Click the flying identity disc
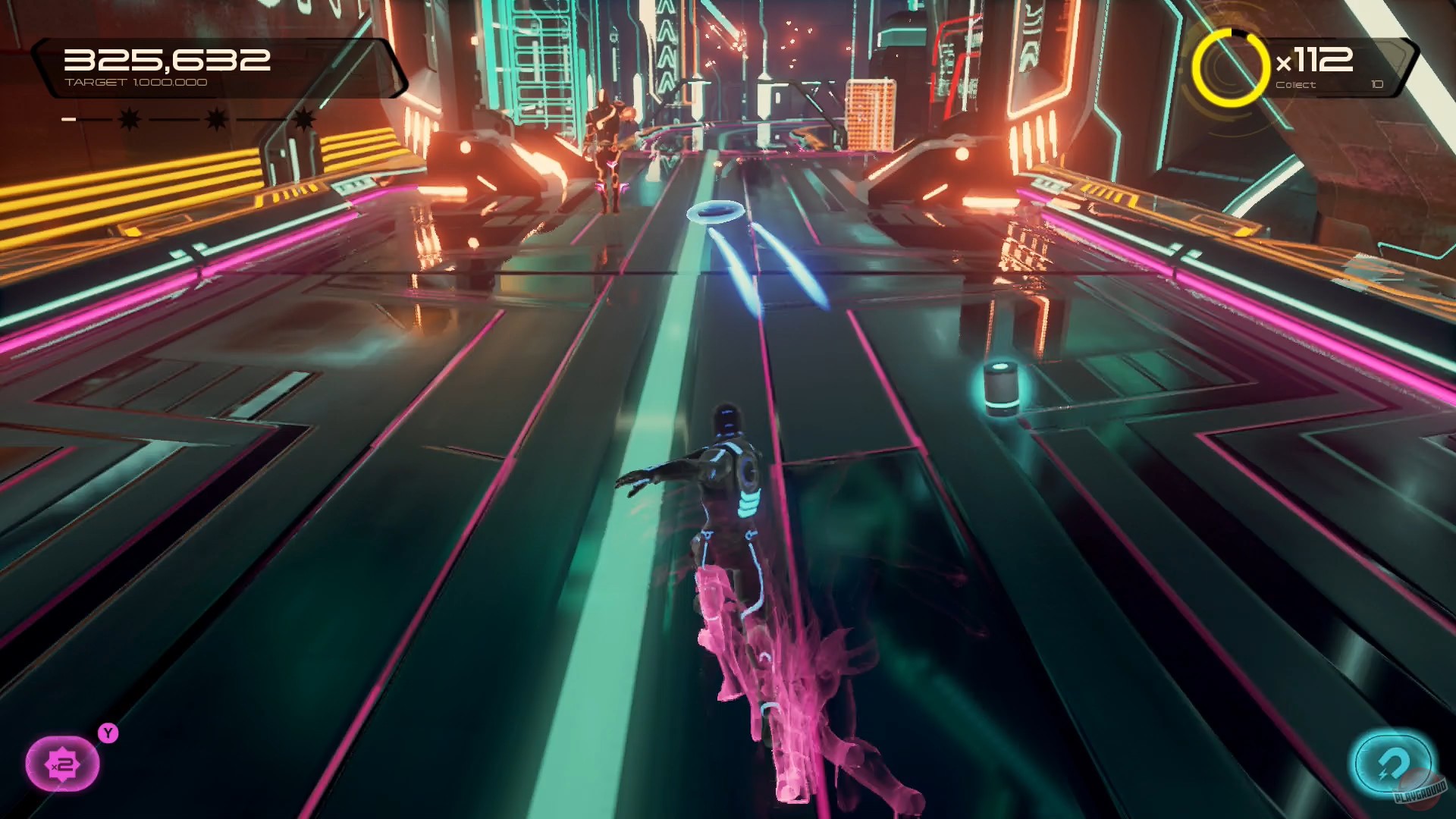Screen dimensions: 1456x819 (x=717, y=212)
